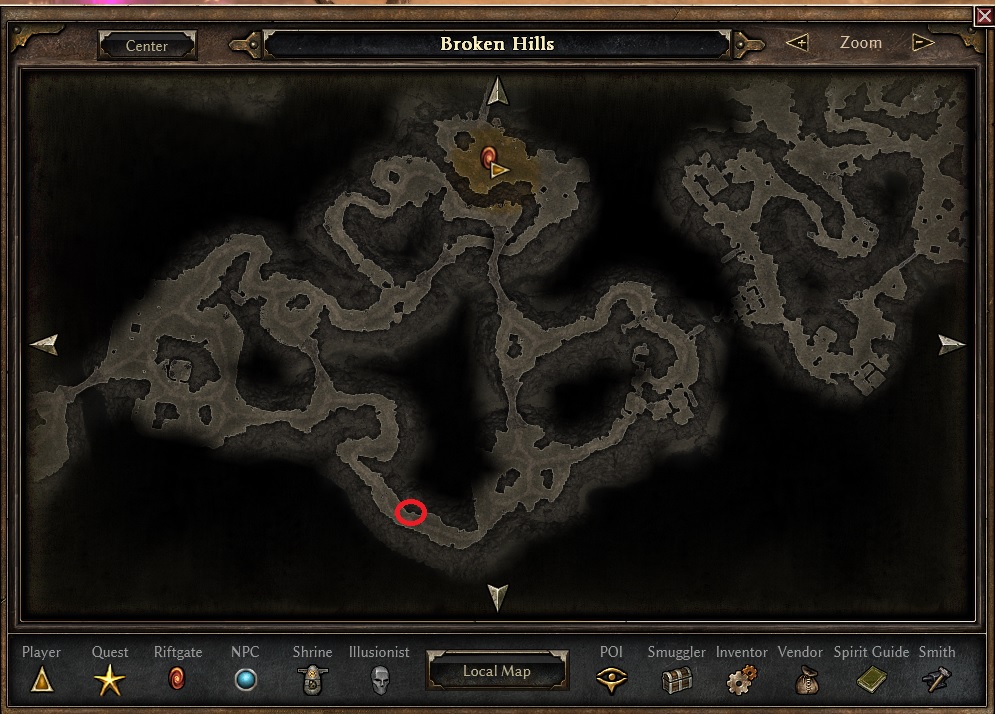Pan the map east with the right arrow
This screenshot has height=714, width=996.
(x=952, y=345)
